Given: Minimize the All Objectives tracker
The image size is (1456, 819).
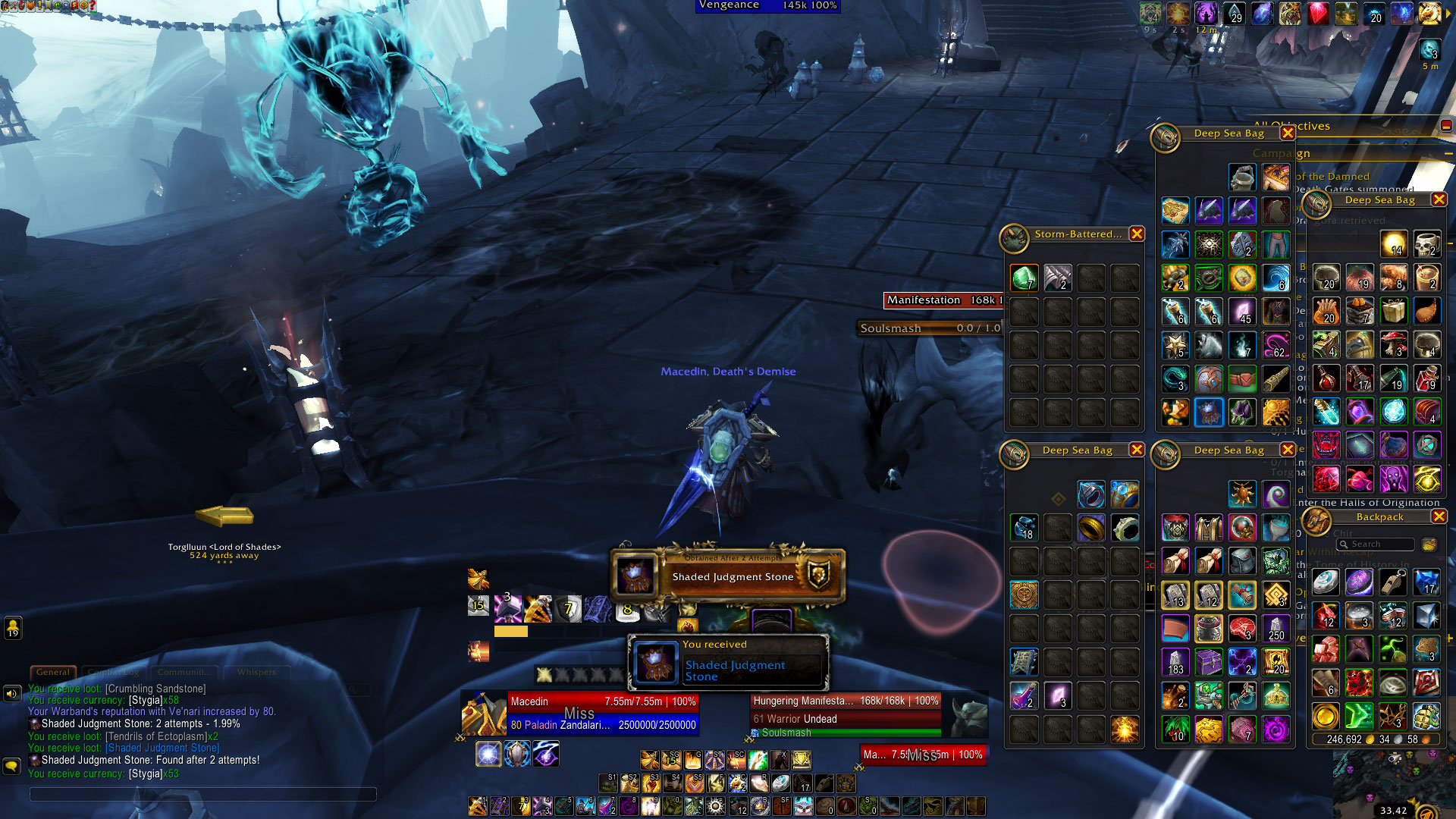Looking at the screenshot, I should point(1446,126).
